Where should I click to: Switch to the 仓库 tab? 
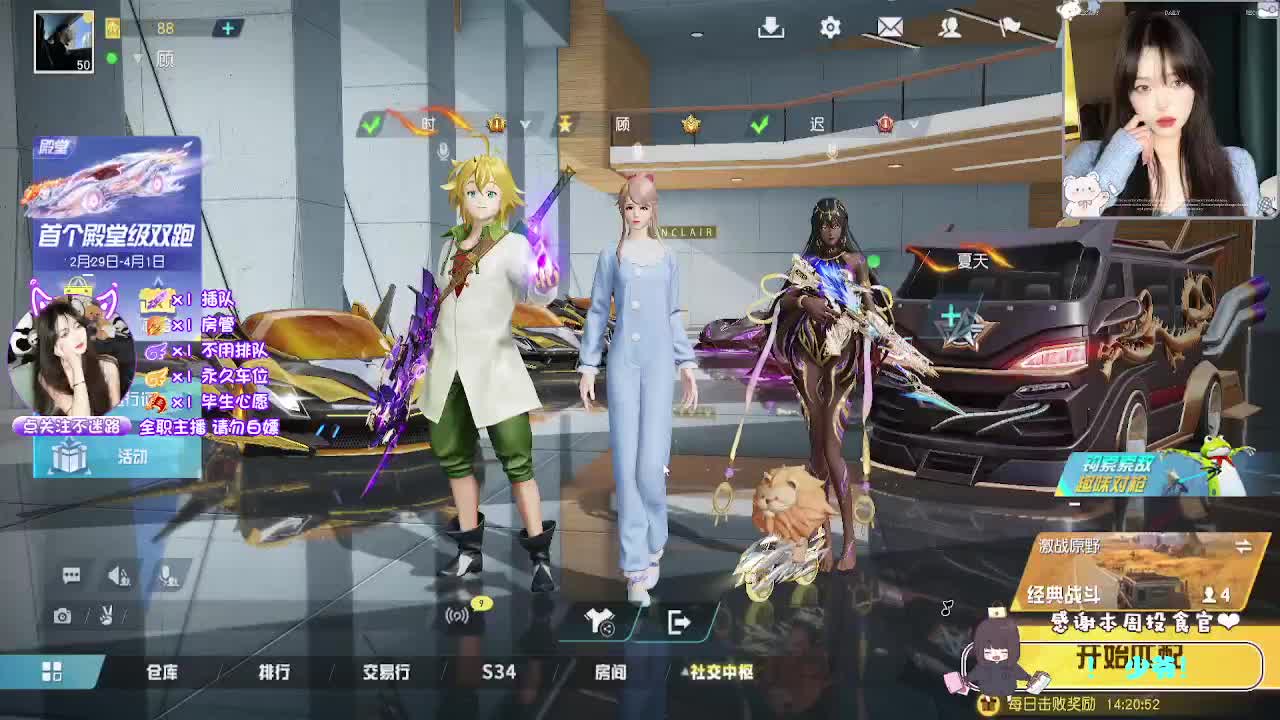pyautogui.click(x=160, y=673)
